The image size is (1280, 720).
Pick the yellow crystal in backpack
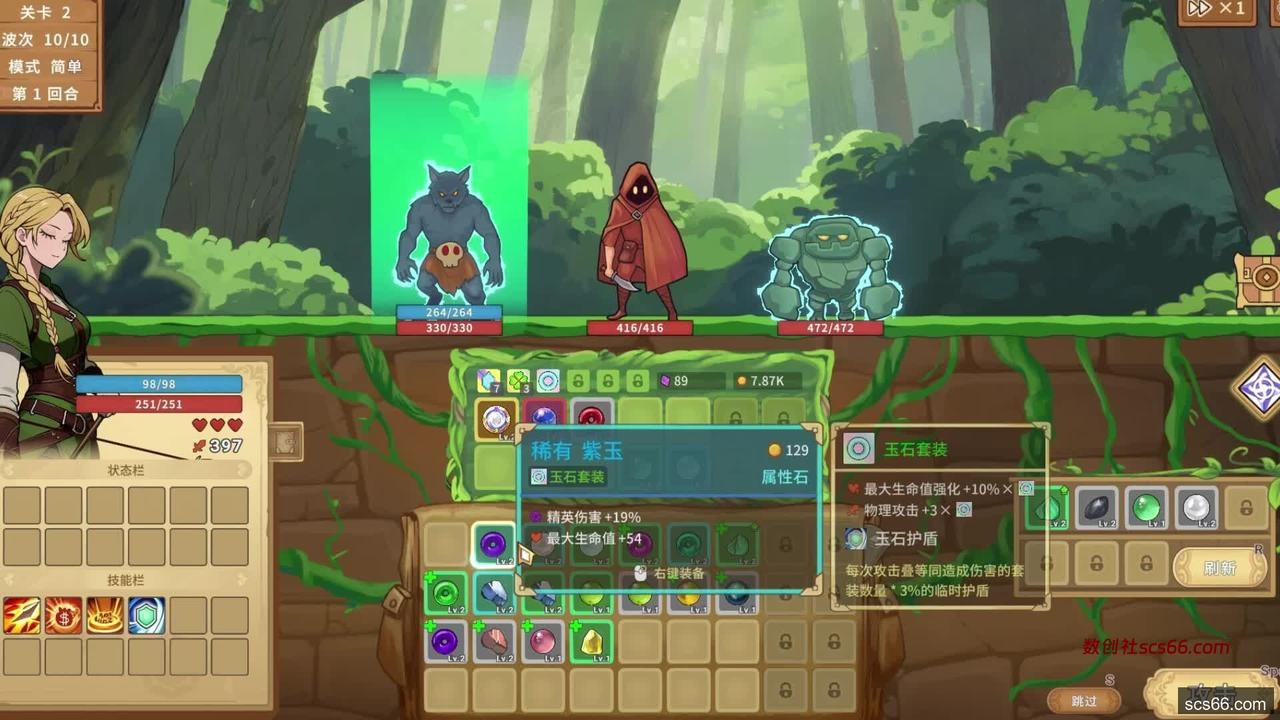point(591,640)
